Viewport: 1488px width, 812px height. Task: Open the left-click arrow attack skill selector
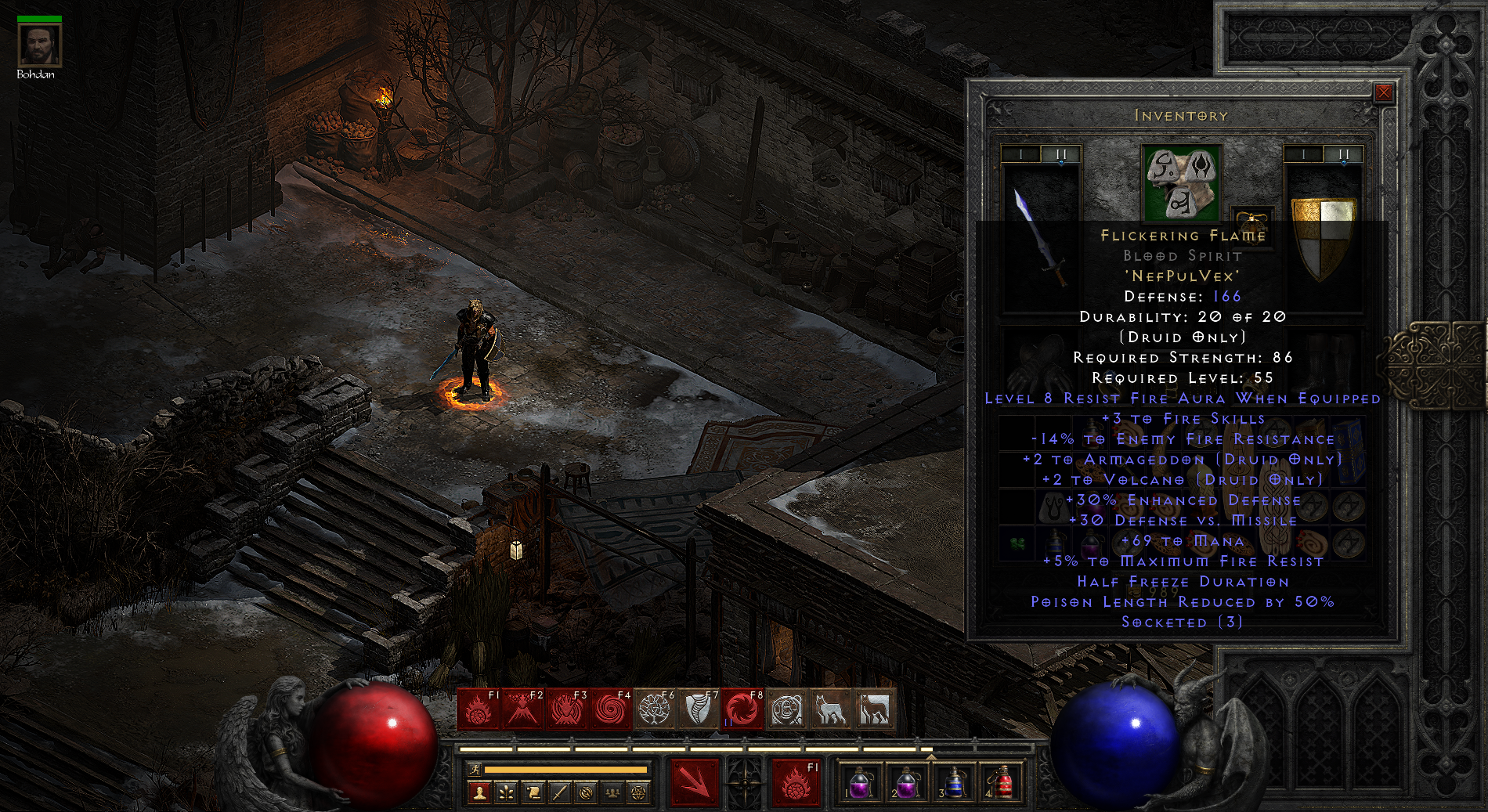694,782
